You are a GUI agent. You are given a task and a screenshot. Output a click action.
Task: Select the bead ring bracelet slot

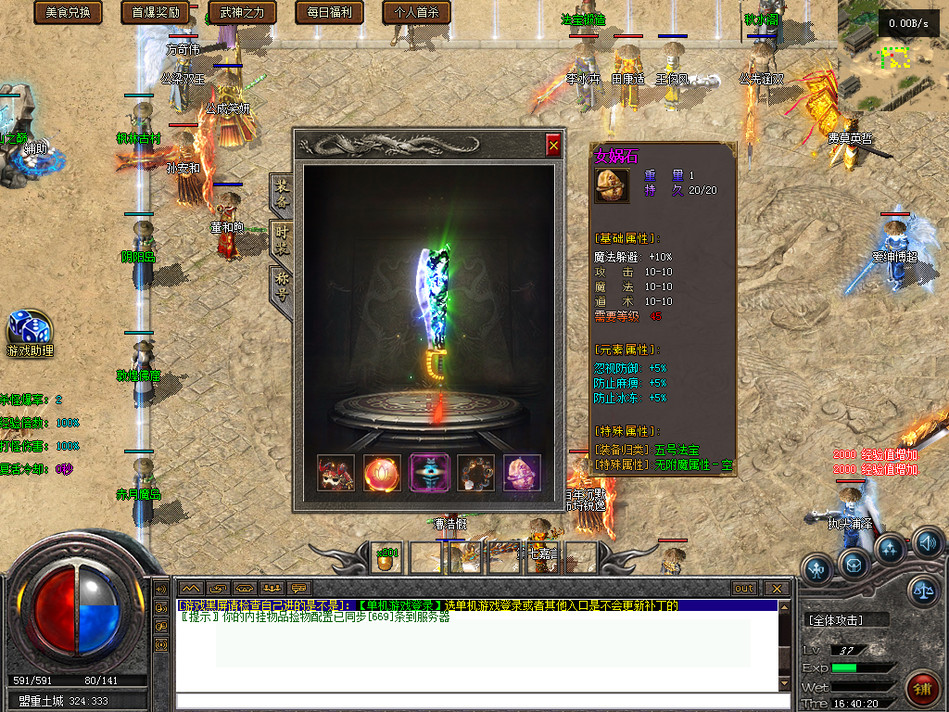point(476,473)
